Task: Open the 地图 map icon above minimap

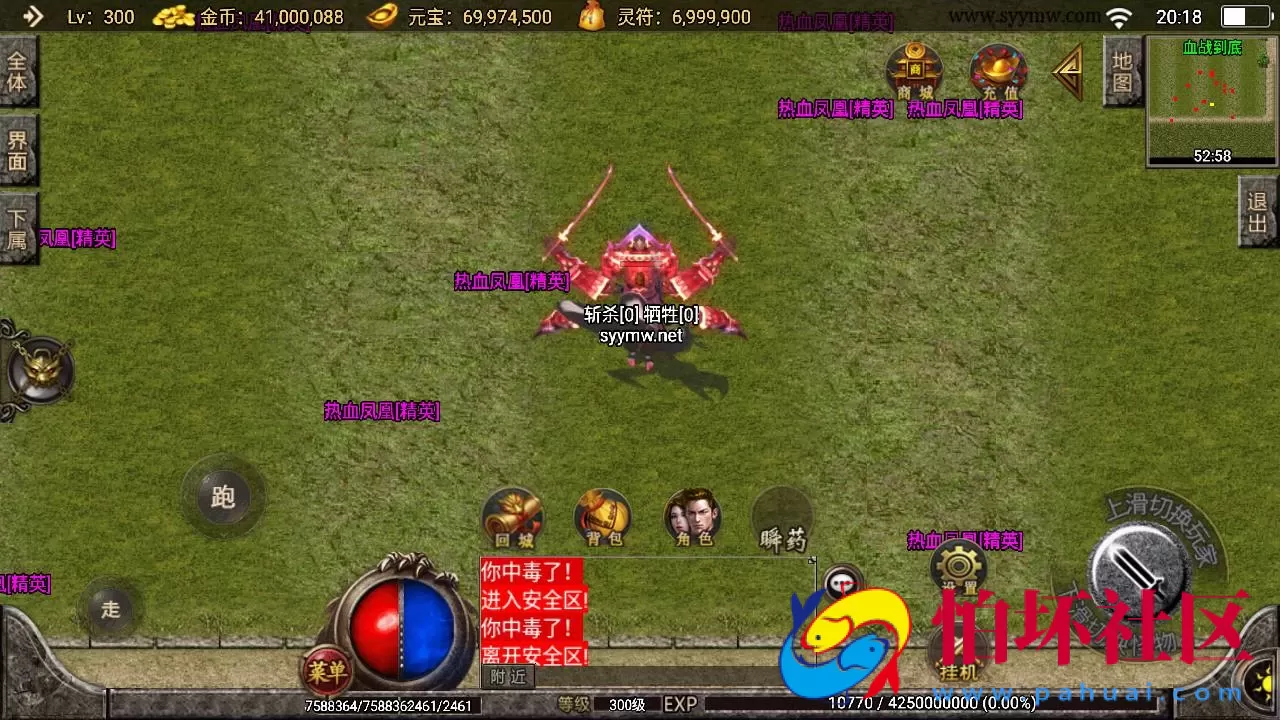Action: pos(1122,70)
